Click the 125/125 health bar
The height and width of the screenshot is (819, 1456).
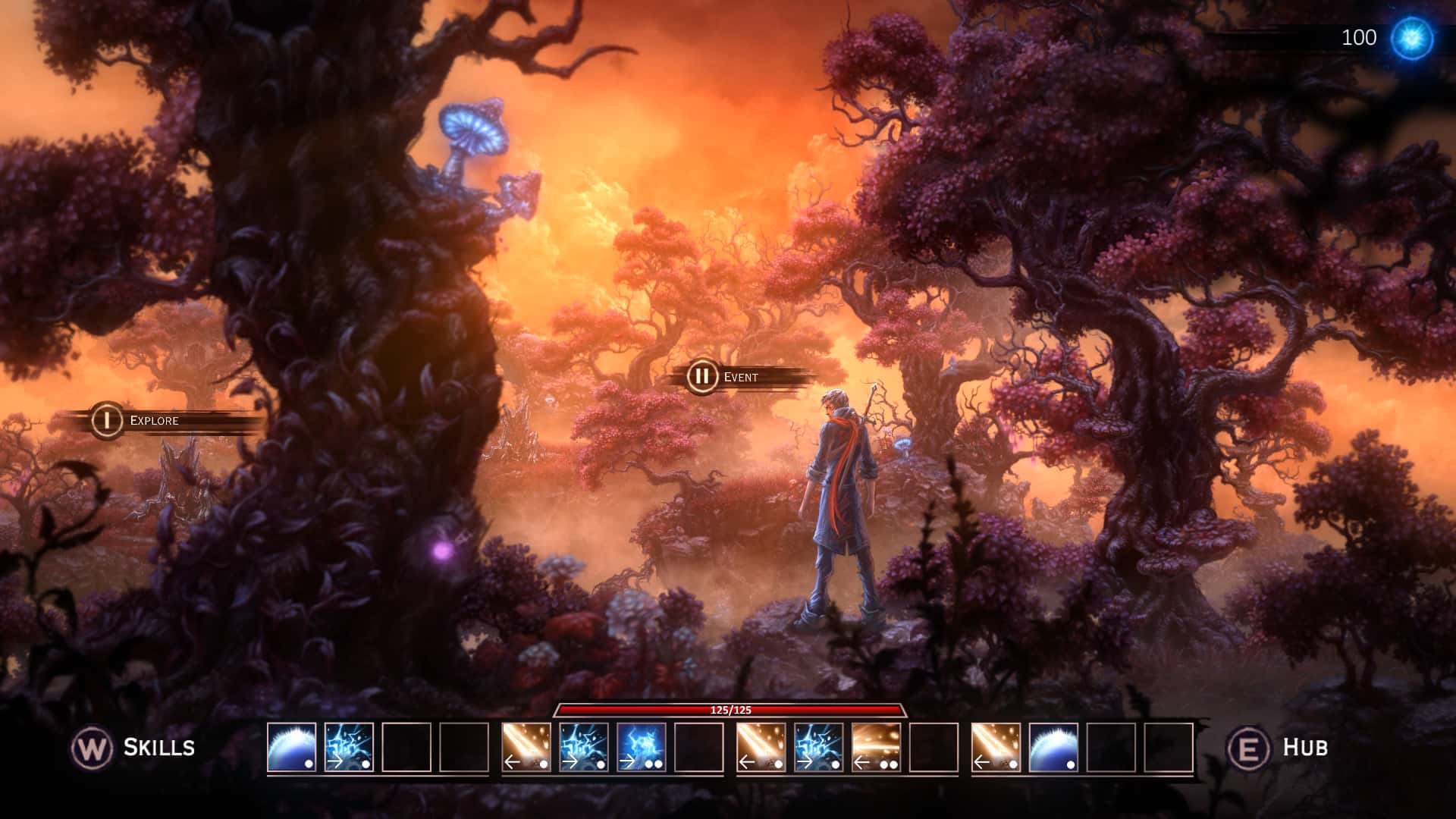tap(730, 711)
